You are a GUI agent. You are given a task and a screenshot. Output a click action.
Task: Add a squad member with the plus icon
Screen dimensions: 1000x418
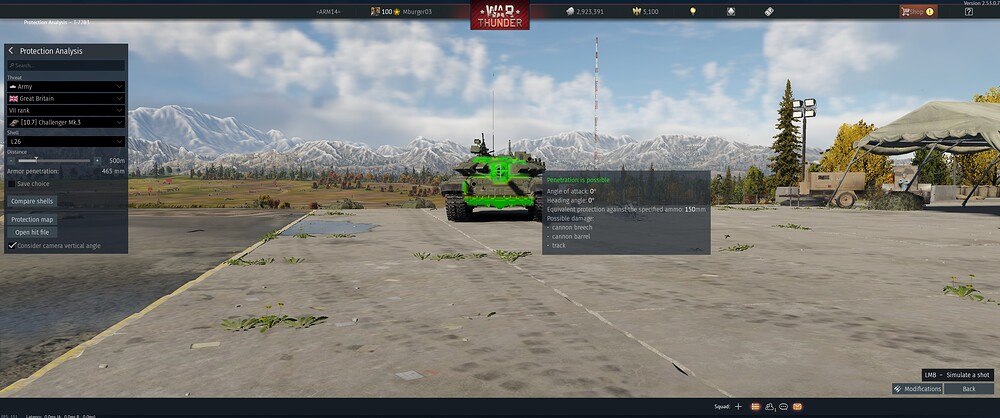pos(738,407)
